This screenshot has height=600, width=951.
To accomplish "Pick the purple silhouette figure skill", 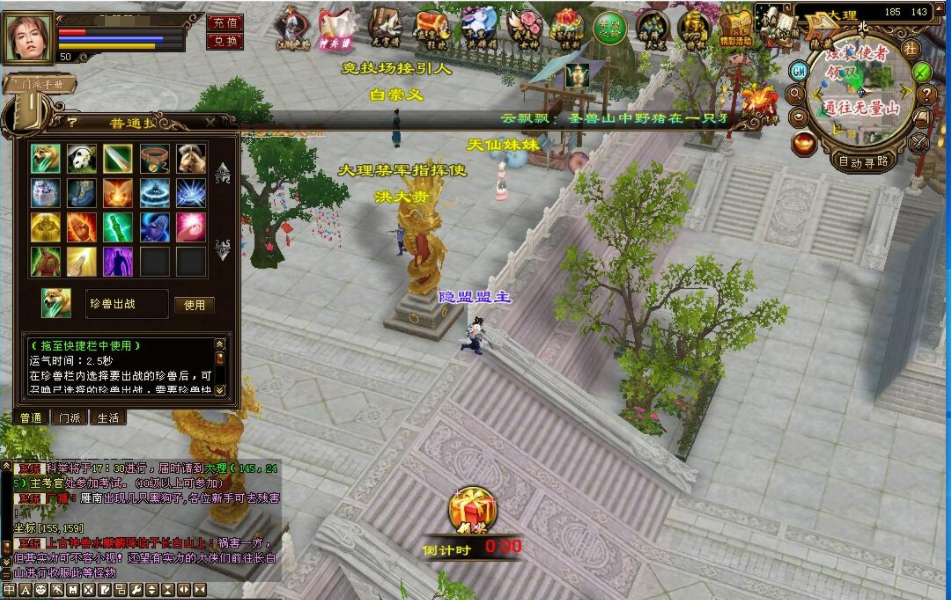I will [118, 261].
